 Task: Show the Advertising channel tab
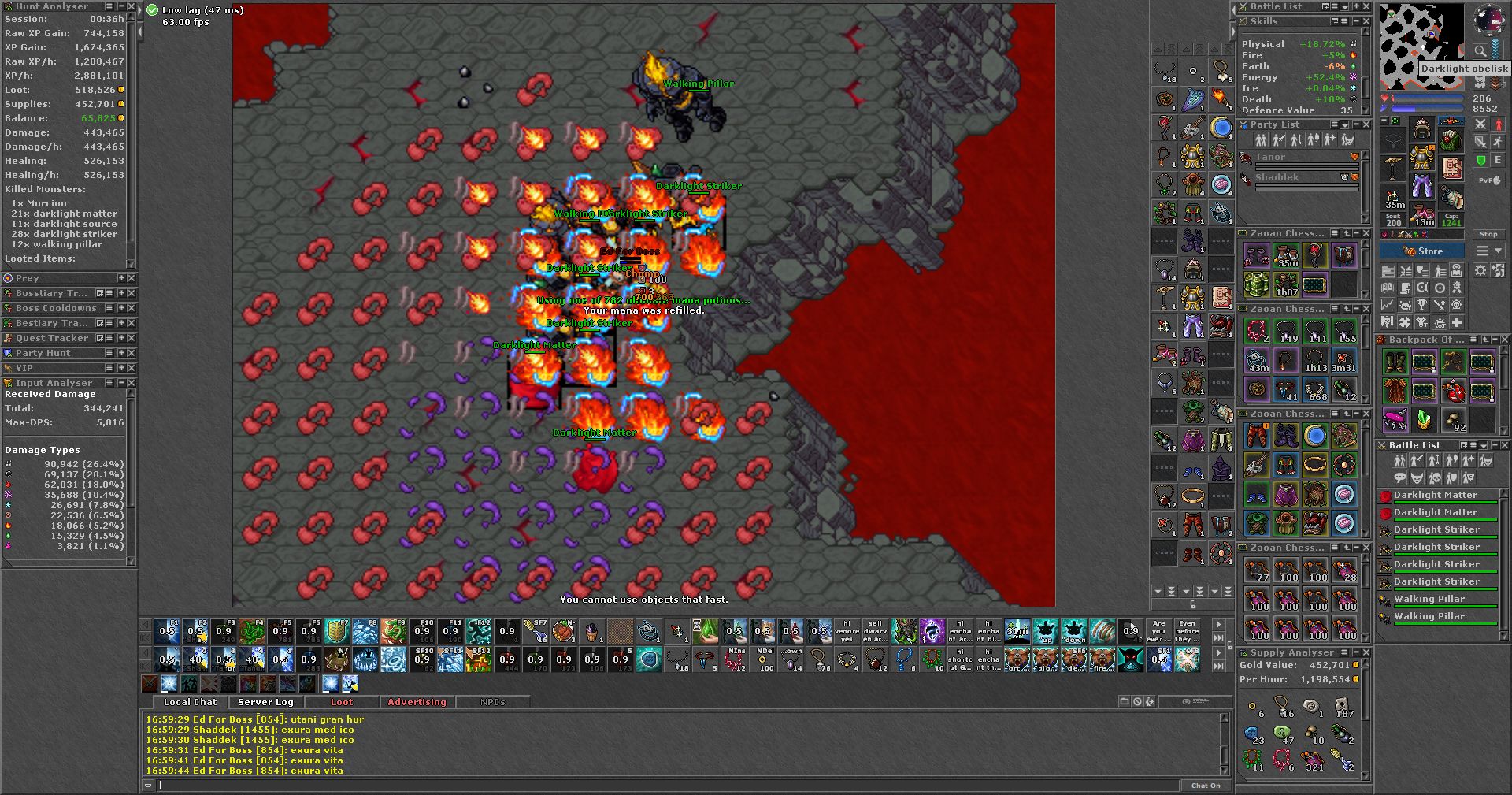click(417, 702)
